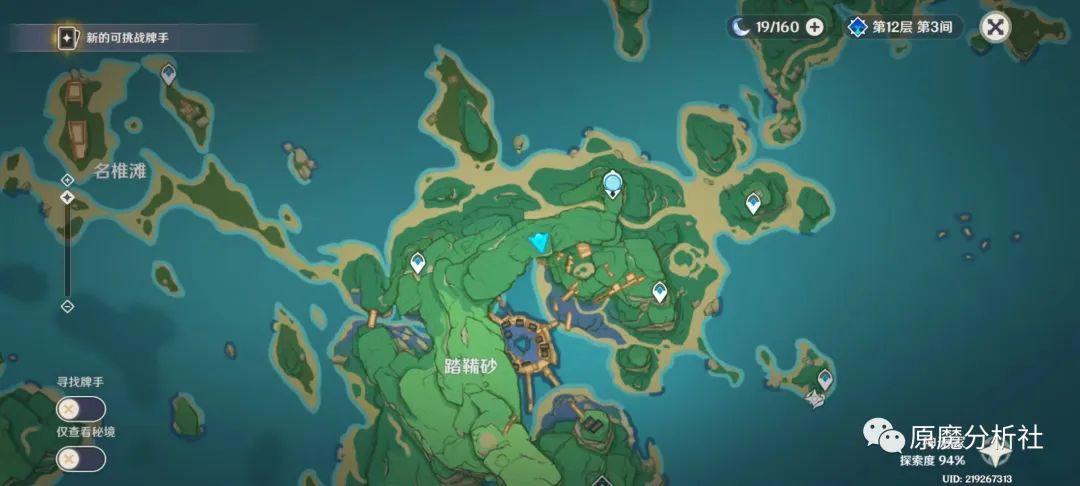
Task: Select the teleport waypoint northwest of 踏鞴砂 label
Action: pyautogui.click(x=418, y=263)
